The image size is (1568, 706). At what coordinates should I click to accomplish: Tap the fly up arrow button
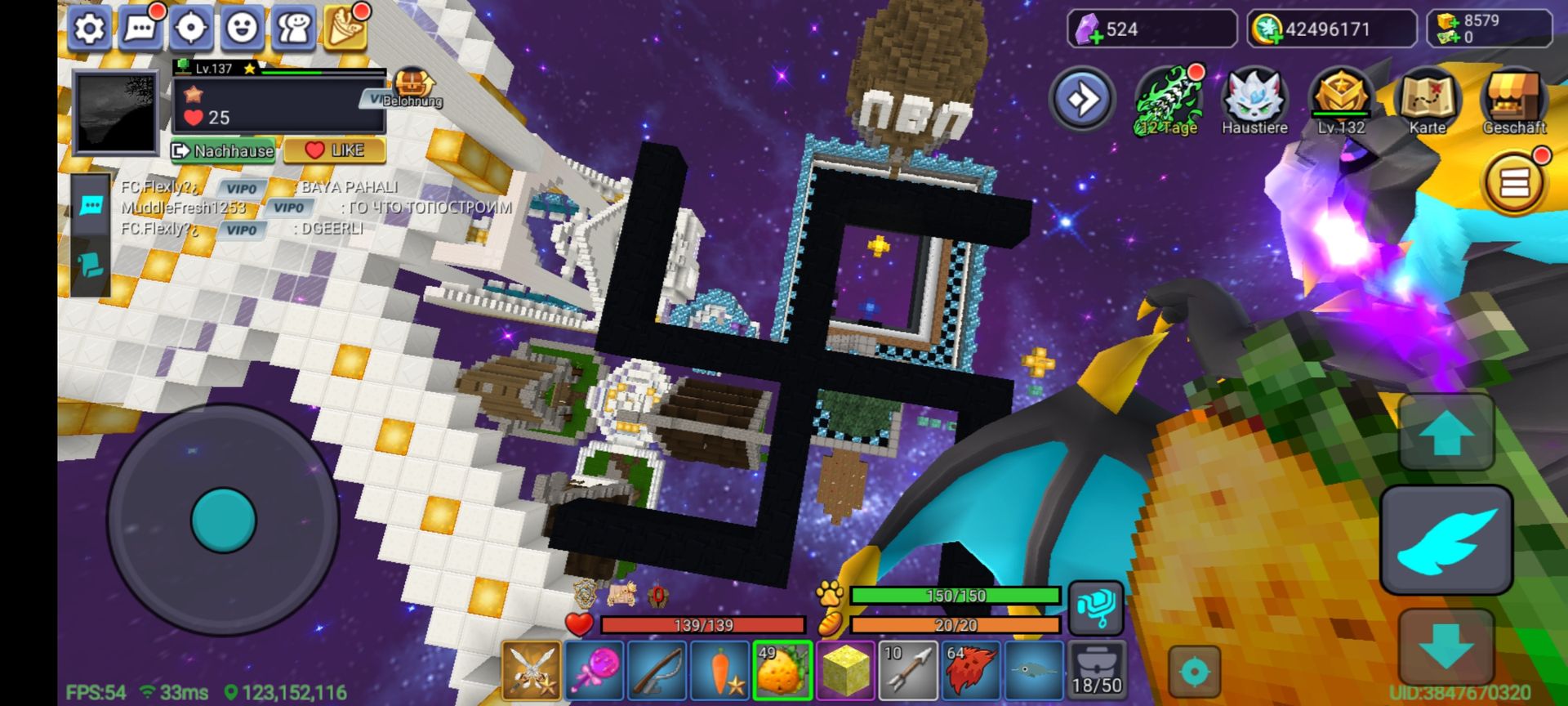pyautogui.click(x=1445, y=432)
